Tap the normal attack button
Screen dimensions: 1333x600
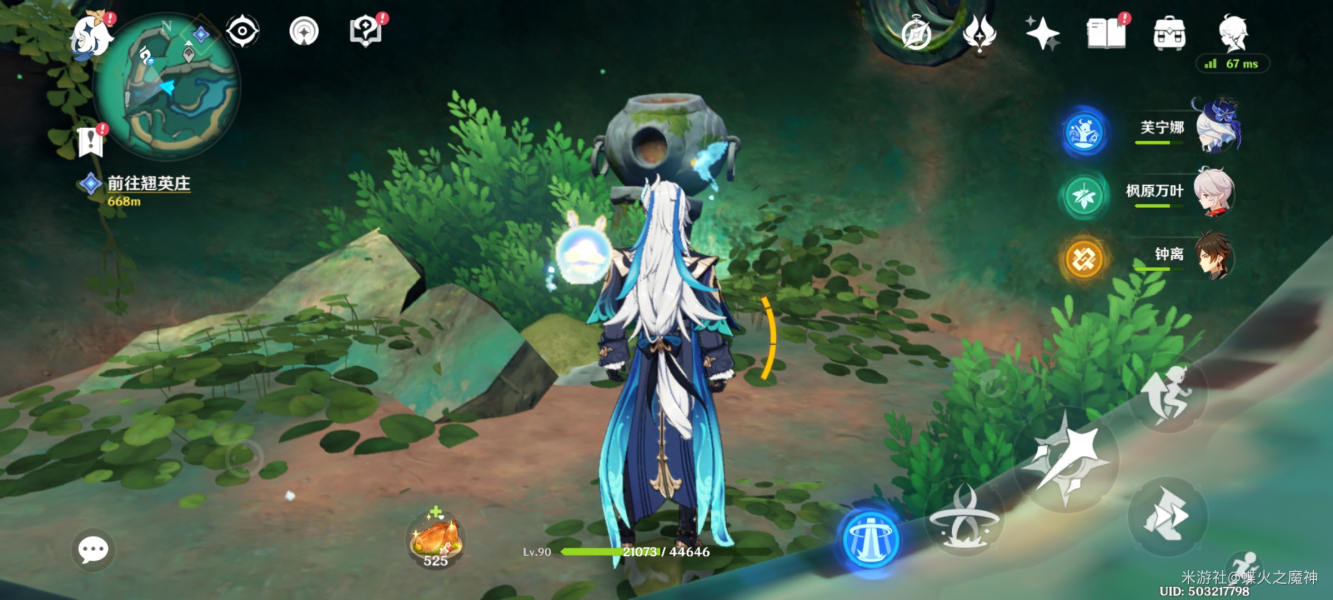1064,460
